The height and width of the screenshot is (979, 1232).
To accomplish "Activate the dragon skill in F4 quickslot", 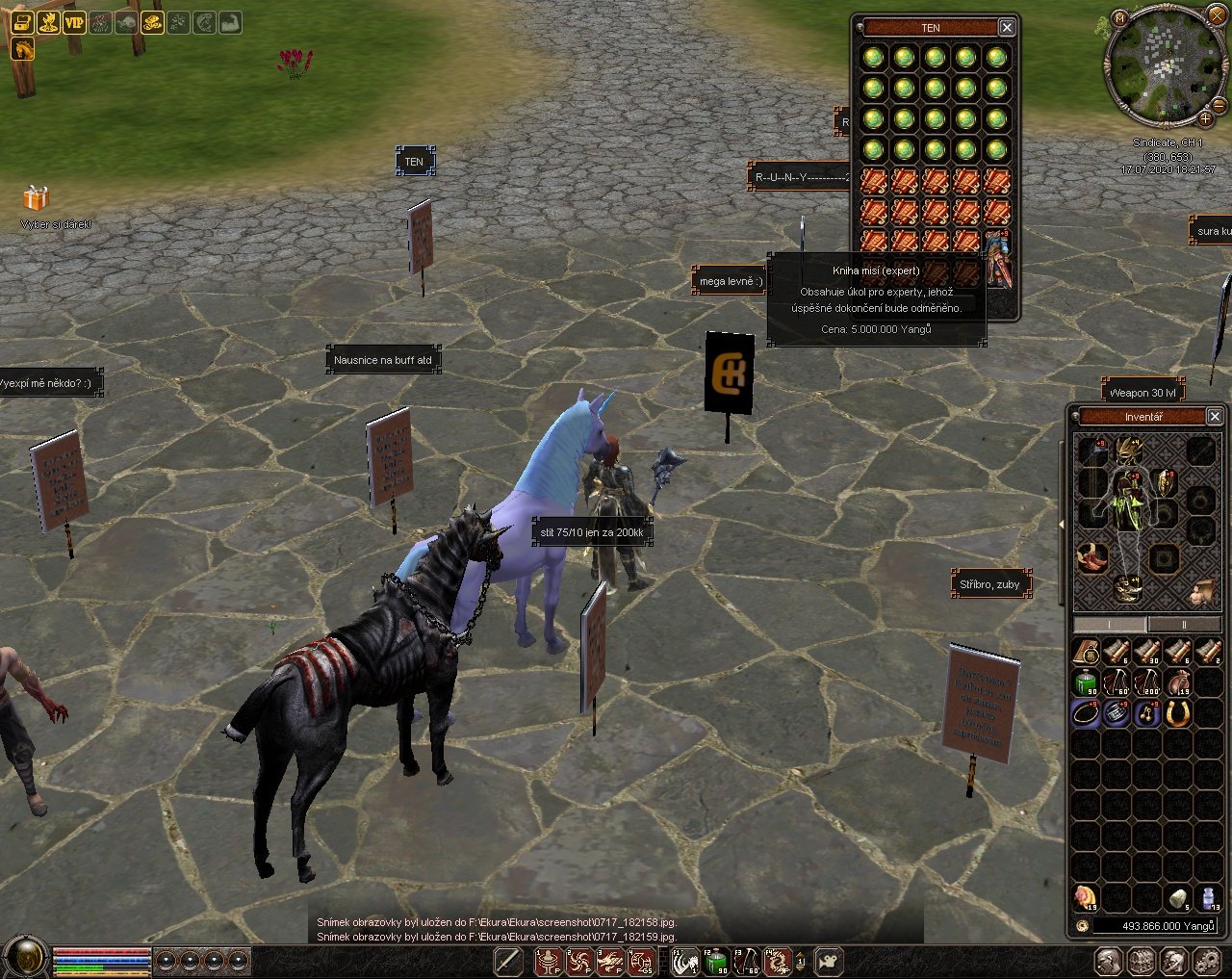I will (777, 961).
